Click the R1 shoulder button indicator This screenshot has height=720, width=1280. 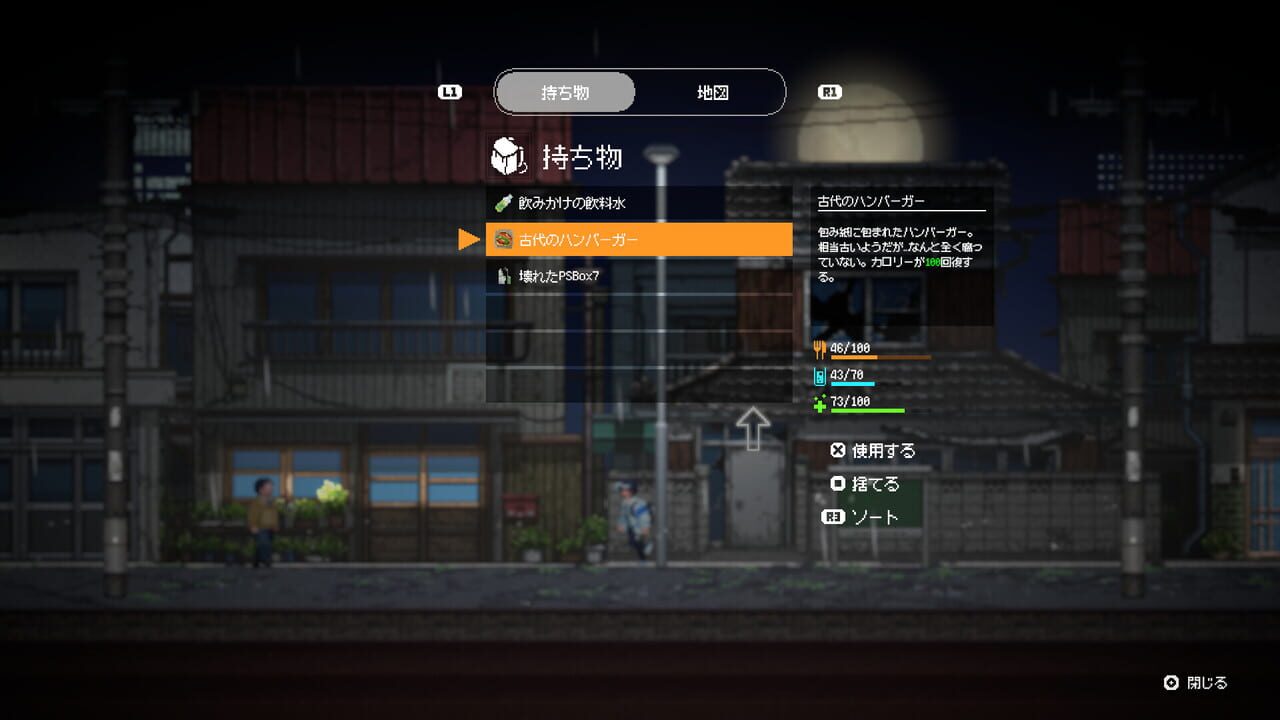[830, 91]
